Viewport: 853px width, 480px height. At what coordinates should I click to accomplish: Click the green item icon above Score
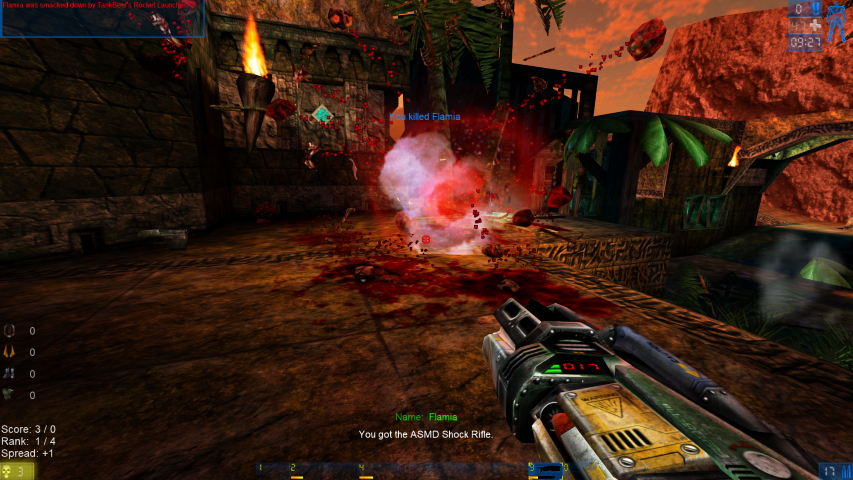(x=11, y=395)
